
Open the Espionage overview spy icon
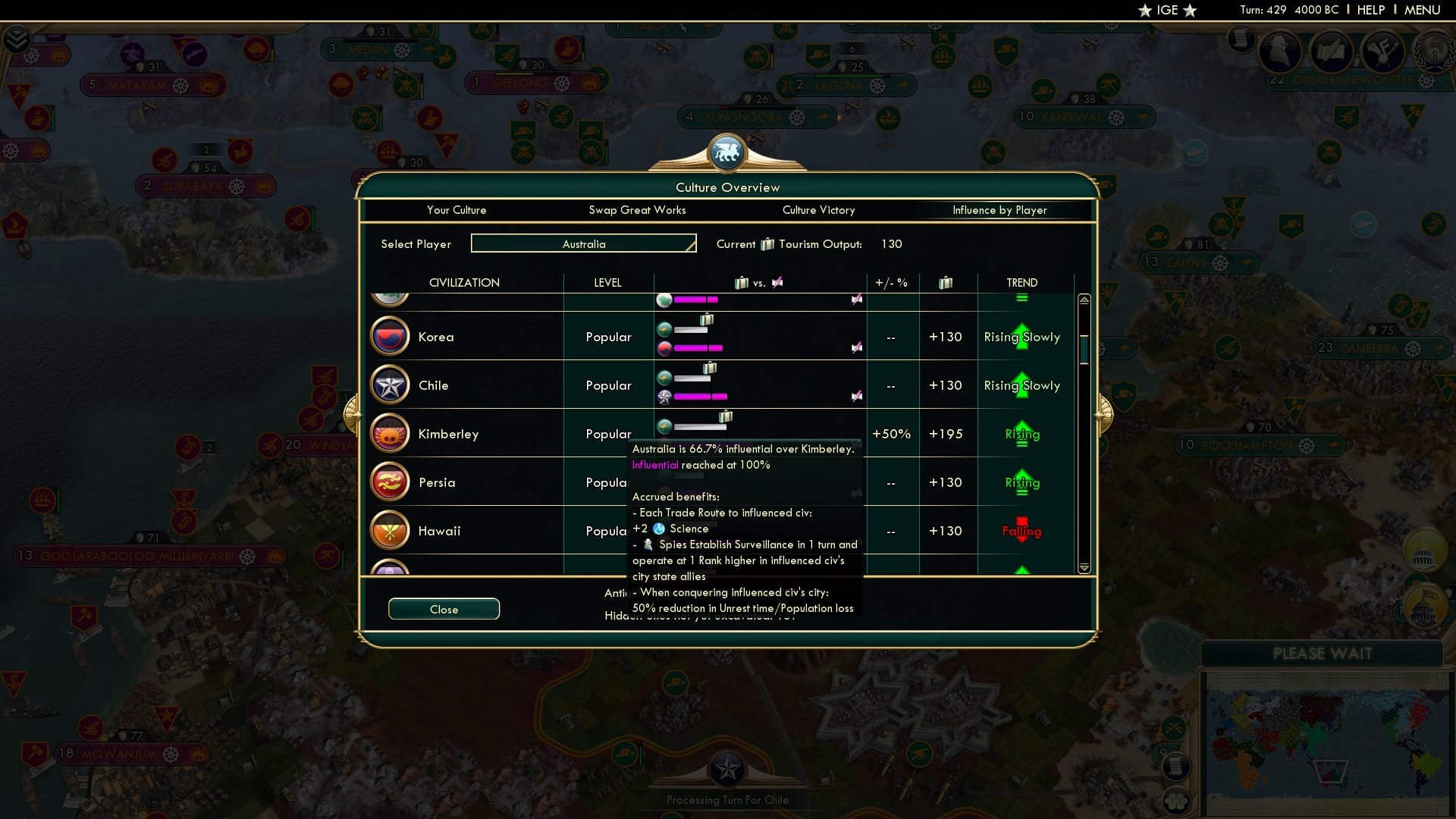1279,52
